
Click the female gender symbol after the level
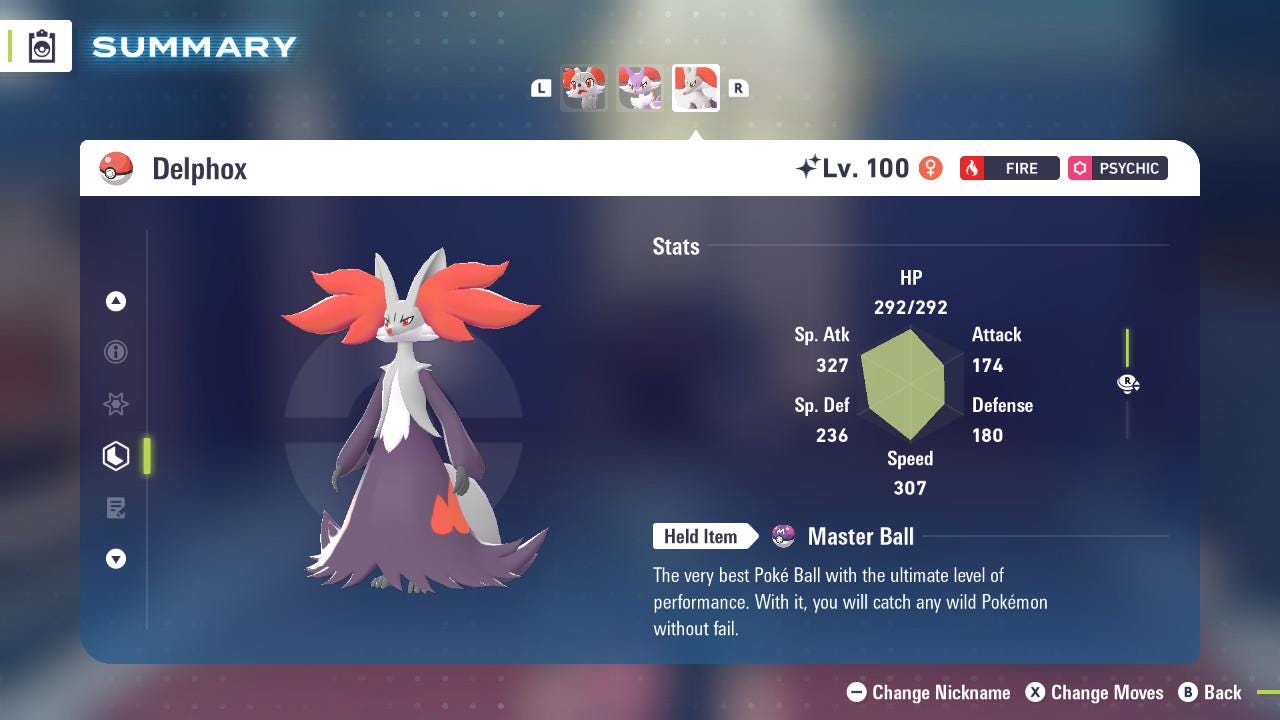(x=930, y=168)
